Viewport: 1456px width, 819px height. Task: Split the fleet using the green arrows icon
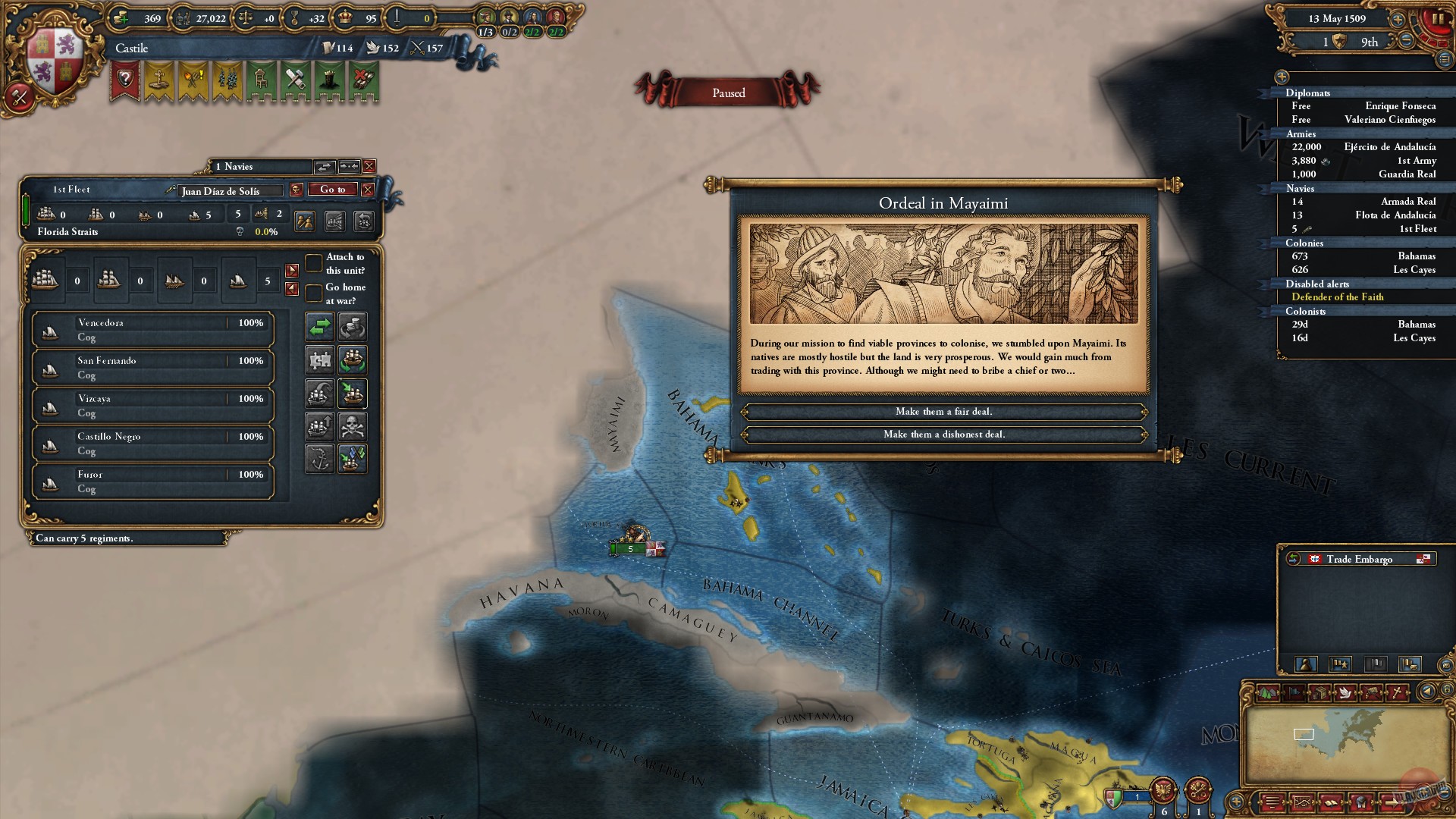[x=319, y=327]
